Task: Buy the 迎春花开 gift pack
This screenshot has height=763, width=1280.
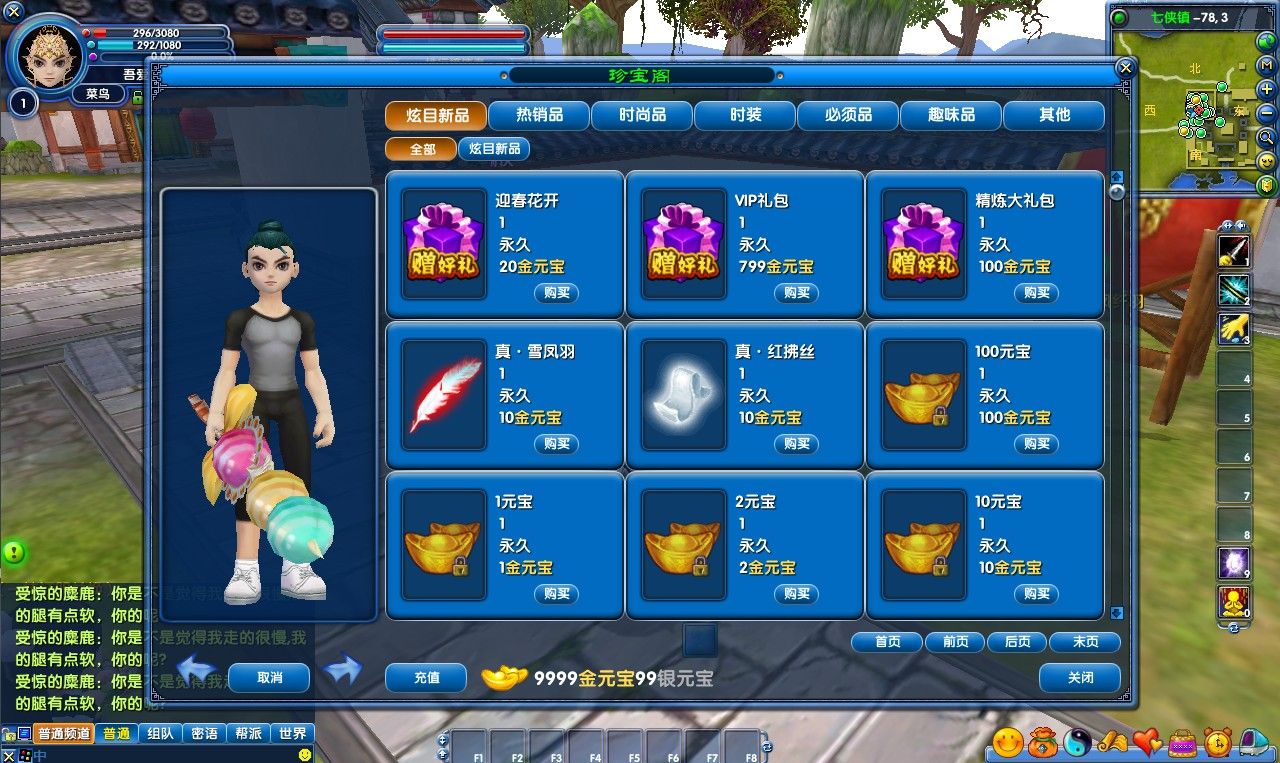Action: (556, 293)
